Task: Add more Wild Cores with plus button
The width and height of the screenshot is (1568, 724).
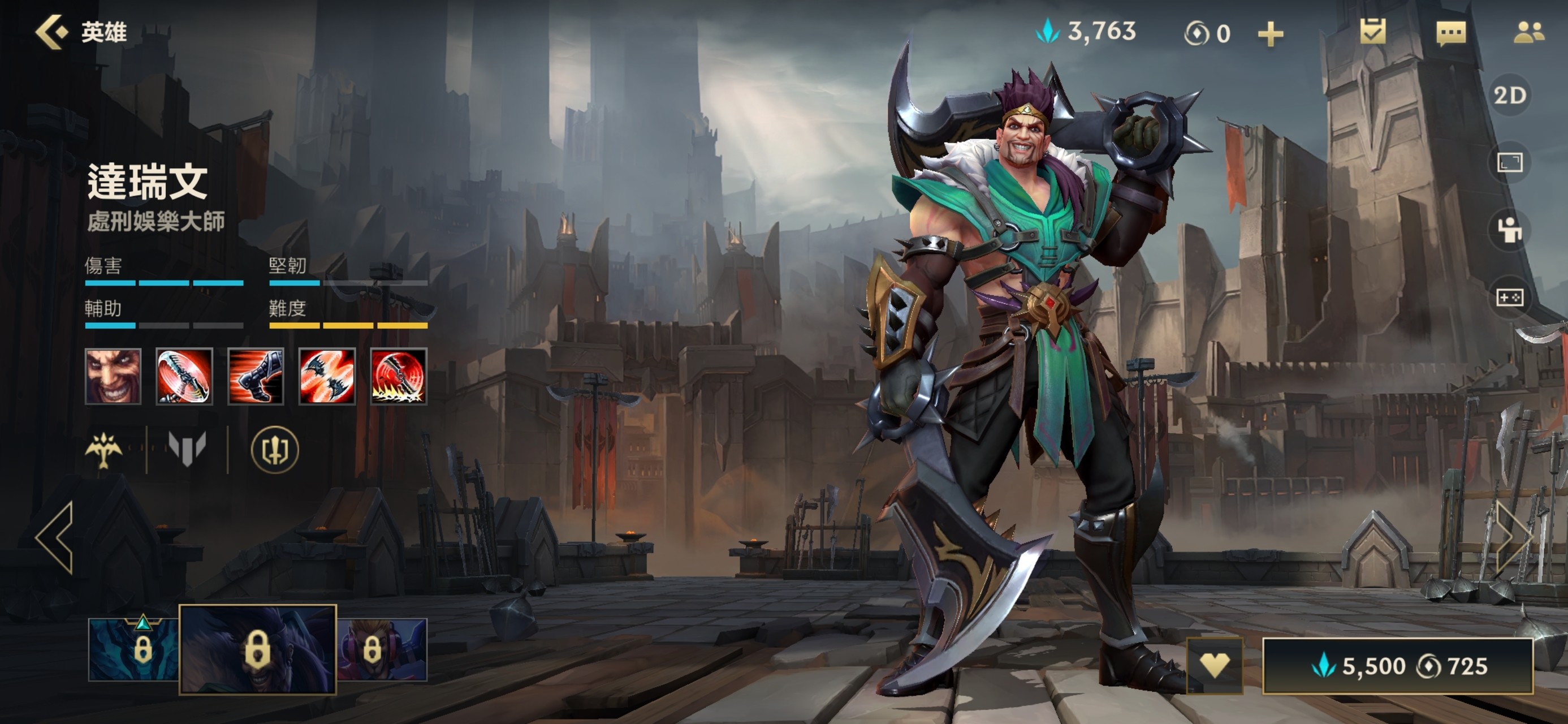Action: tap(1271, 33)
